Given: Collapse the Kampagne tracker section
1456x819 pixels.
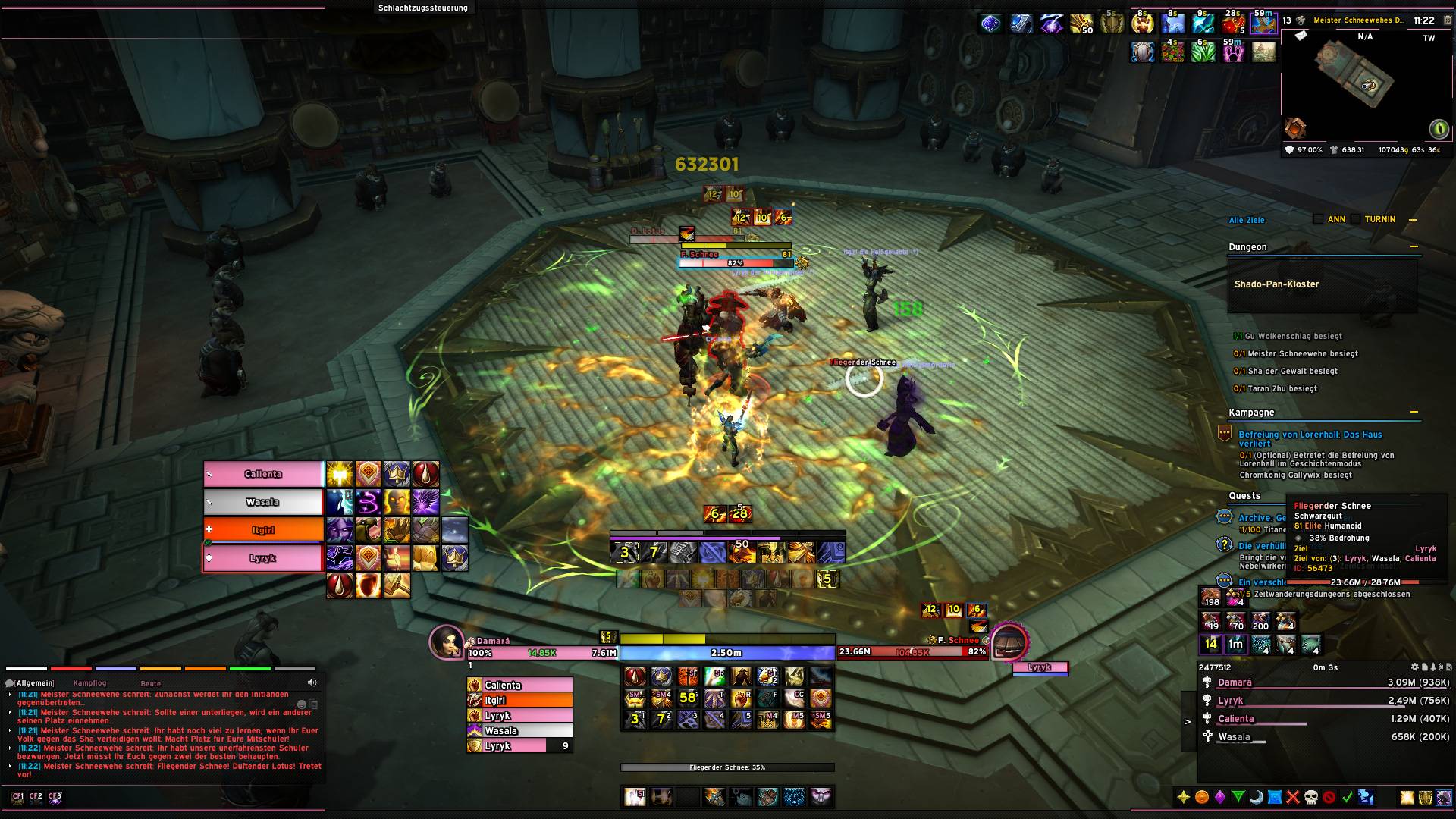Looking at the screenshot, I should pyautogui.click(x=1414, y=412).
